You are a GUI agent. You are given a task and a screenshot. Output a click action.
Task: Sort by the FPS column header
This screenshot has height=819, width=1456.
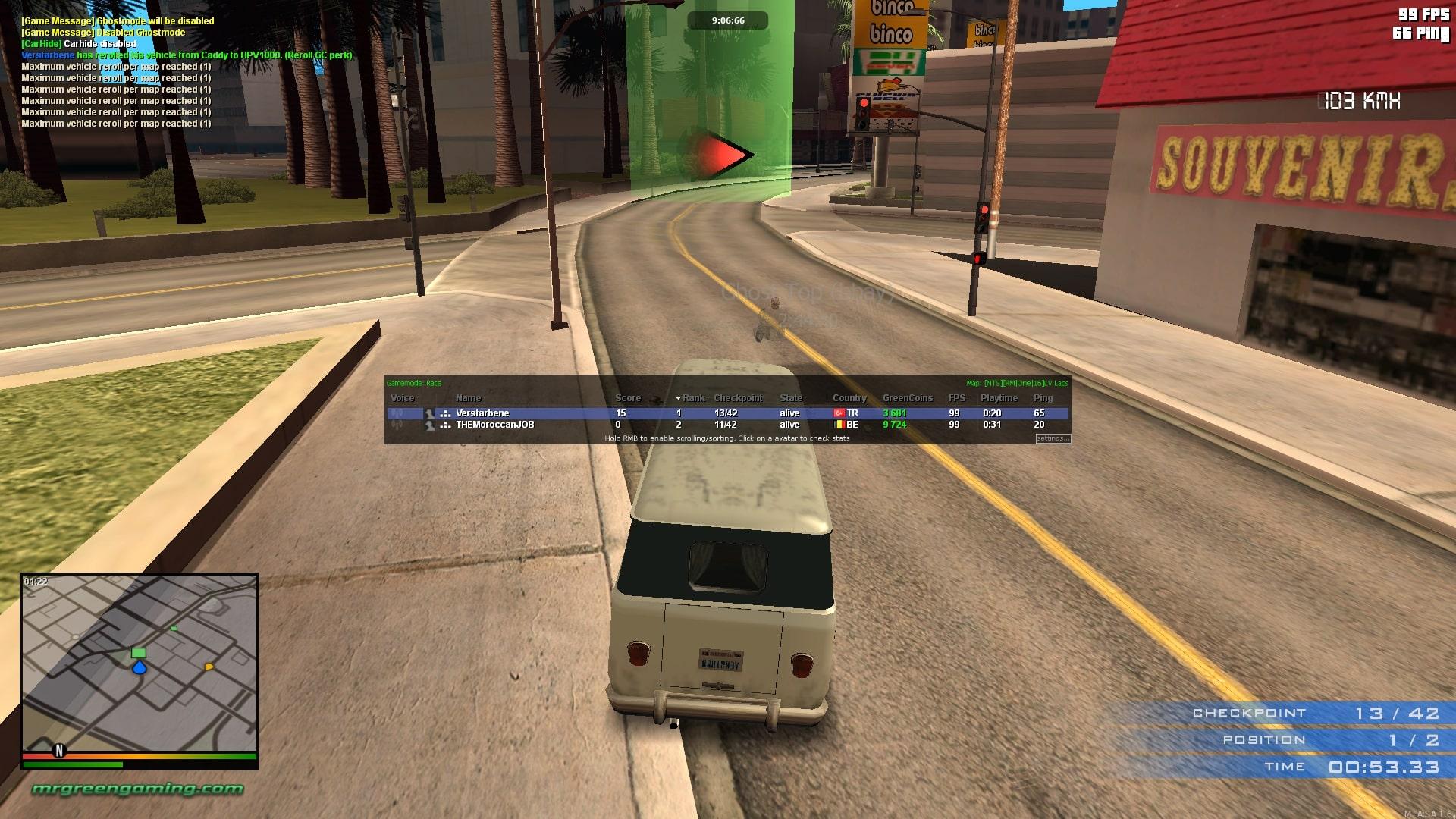click(956, 398)
